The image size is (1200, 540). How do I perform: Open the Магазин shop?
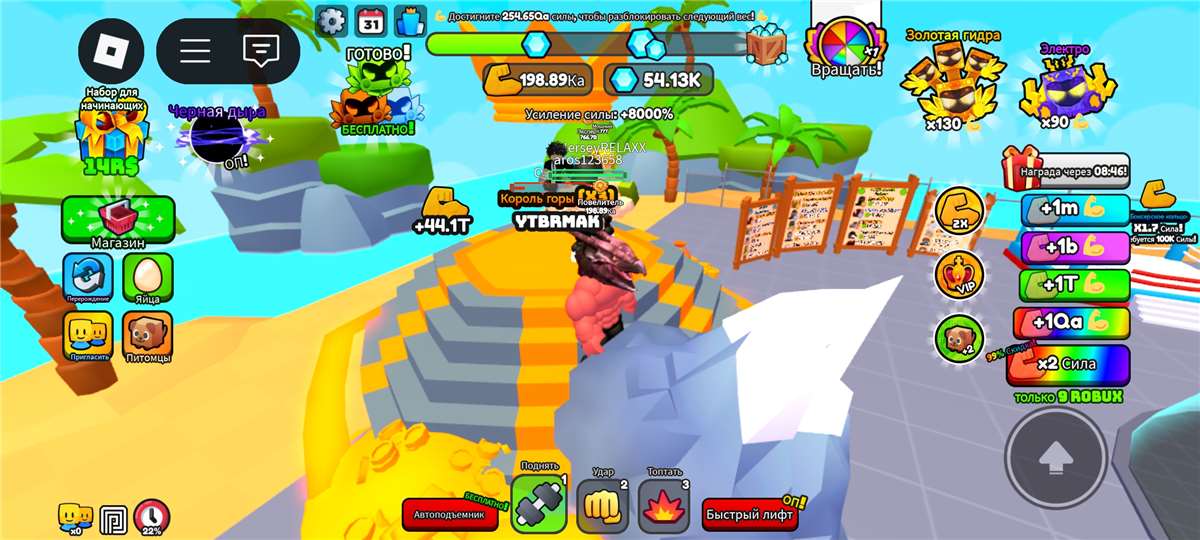(118, 220)
